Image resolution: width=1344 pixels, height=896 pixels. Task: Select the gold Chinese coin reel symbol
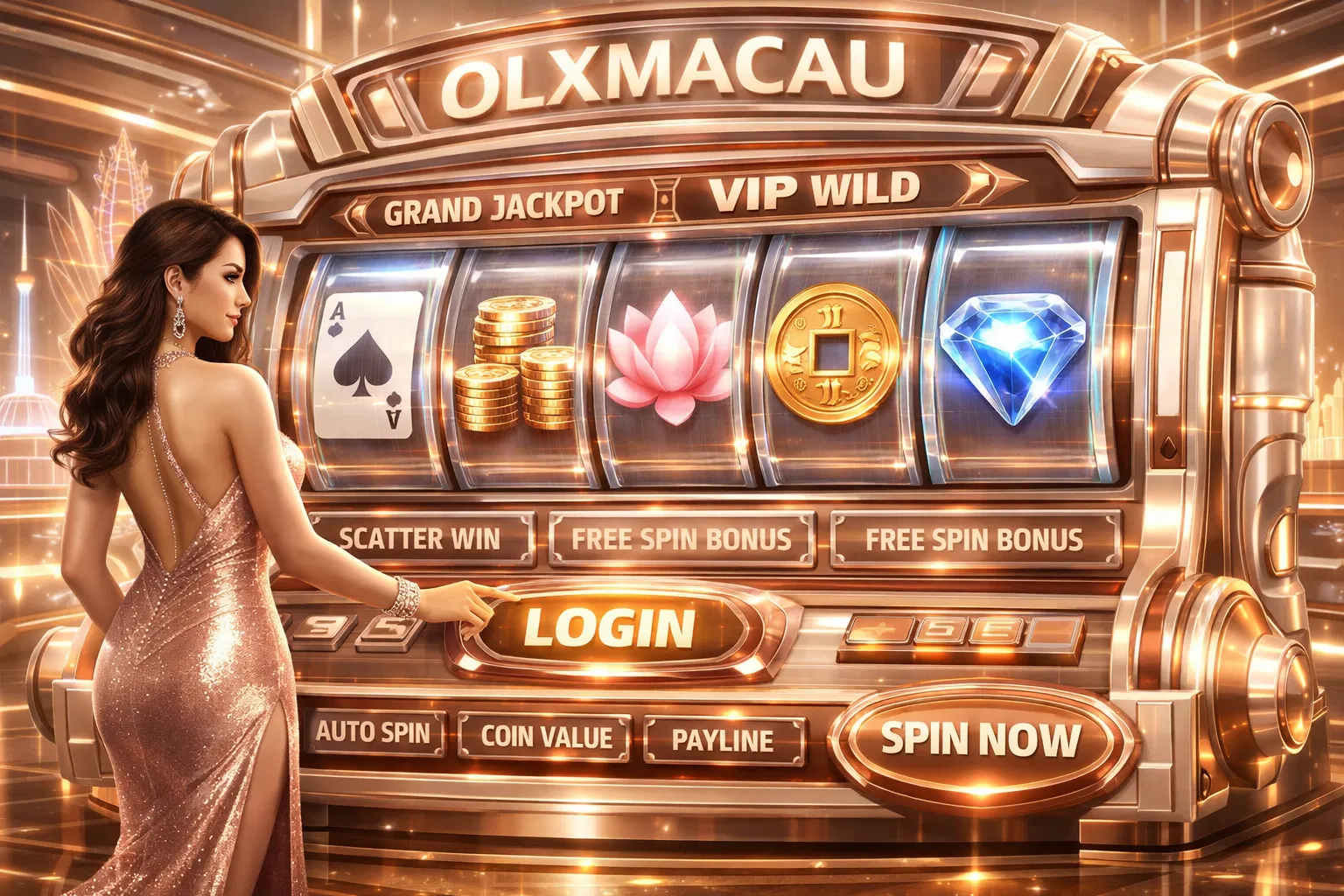point(832,354)
